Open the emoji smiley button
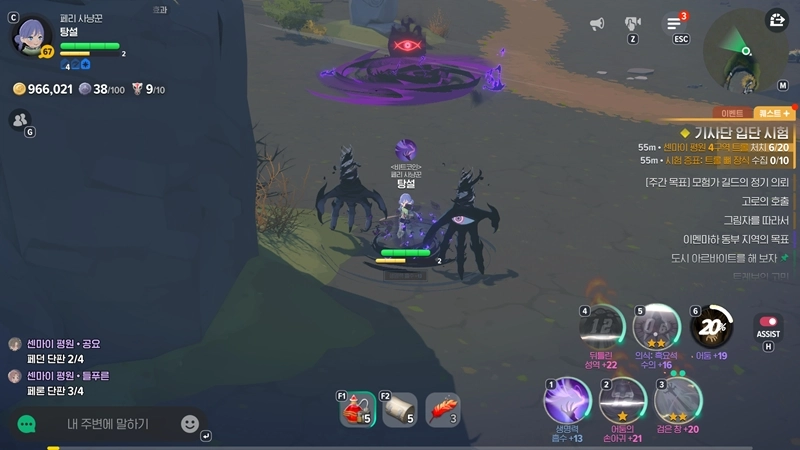 (x=189, y=424)
